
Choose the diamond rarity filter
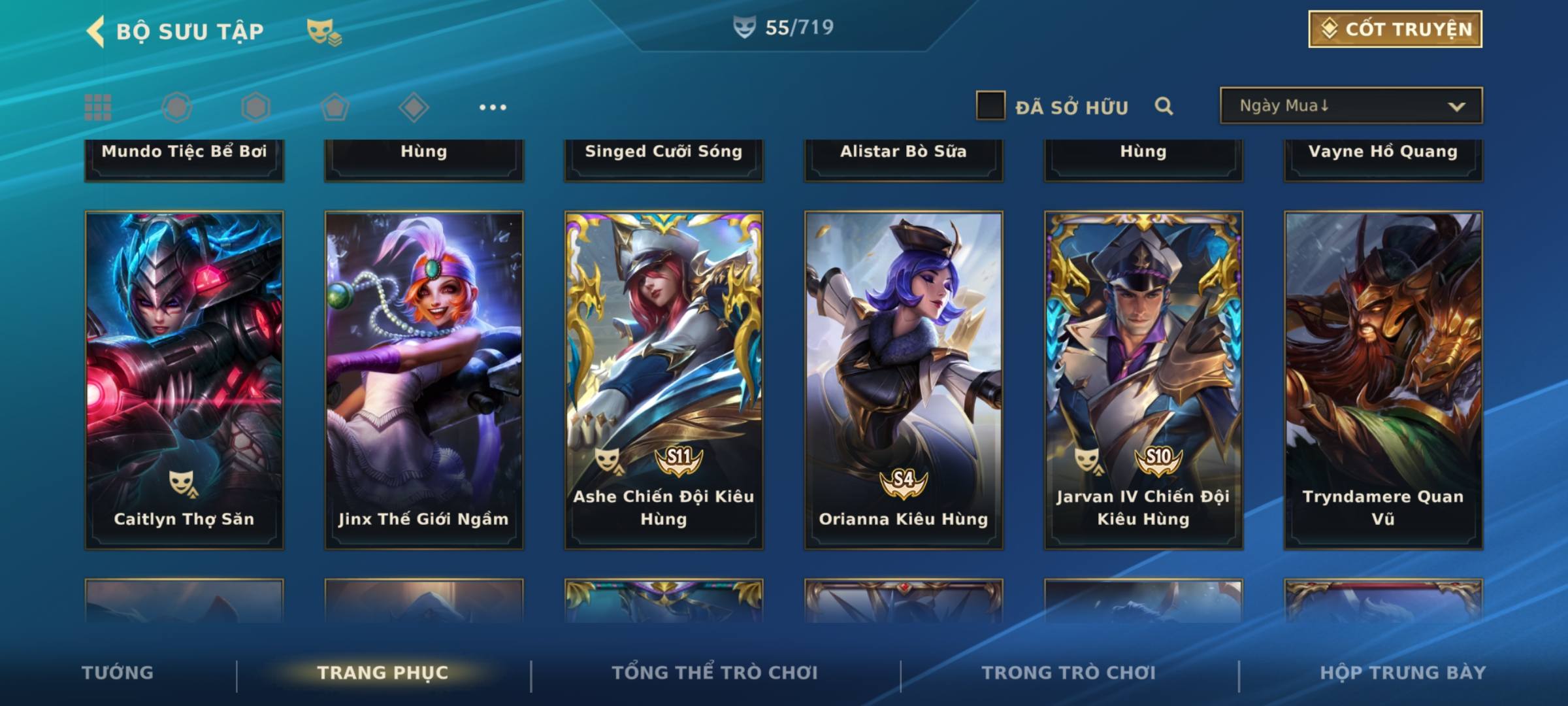(414, 107)
